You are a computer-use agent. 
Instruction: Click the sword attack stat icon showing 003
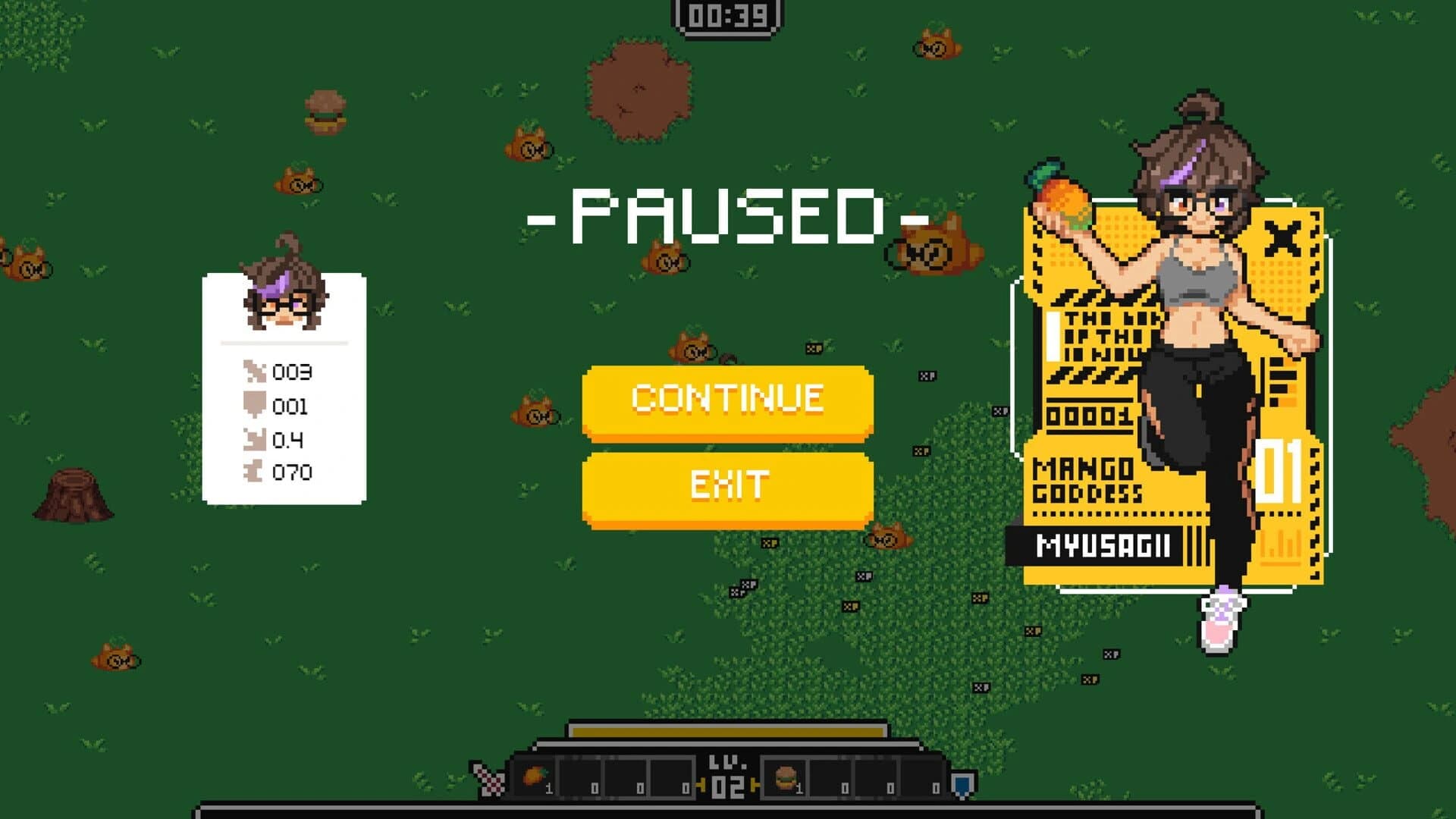[256, 371]
